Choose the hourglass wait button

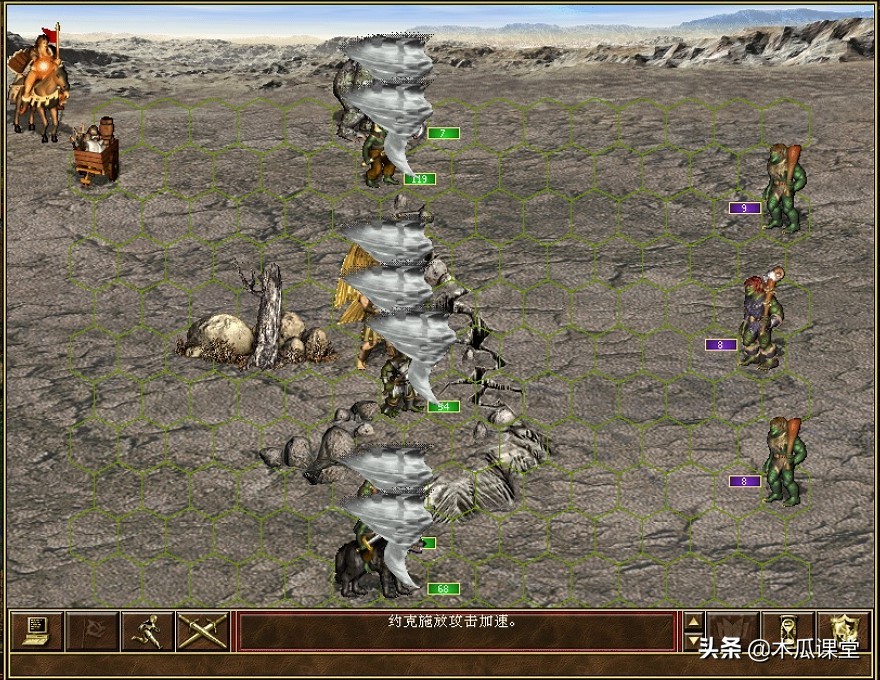(787, 630)
